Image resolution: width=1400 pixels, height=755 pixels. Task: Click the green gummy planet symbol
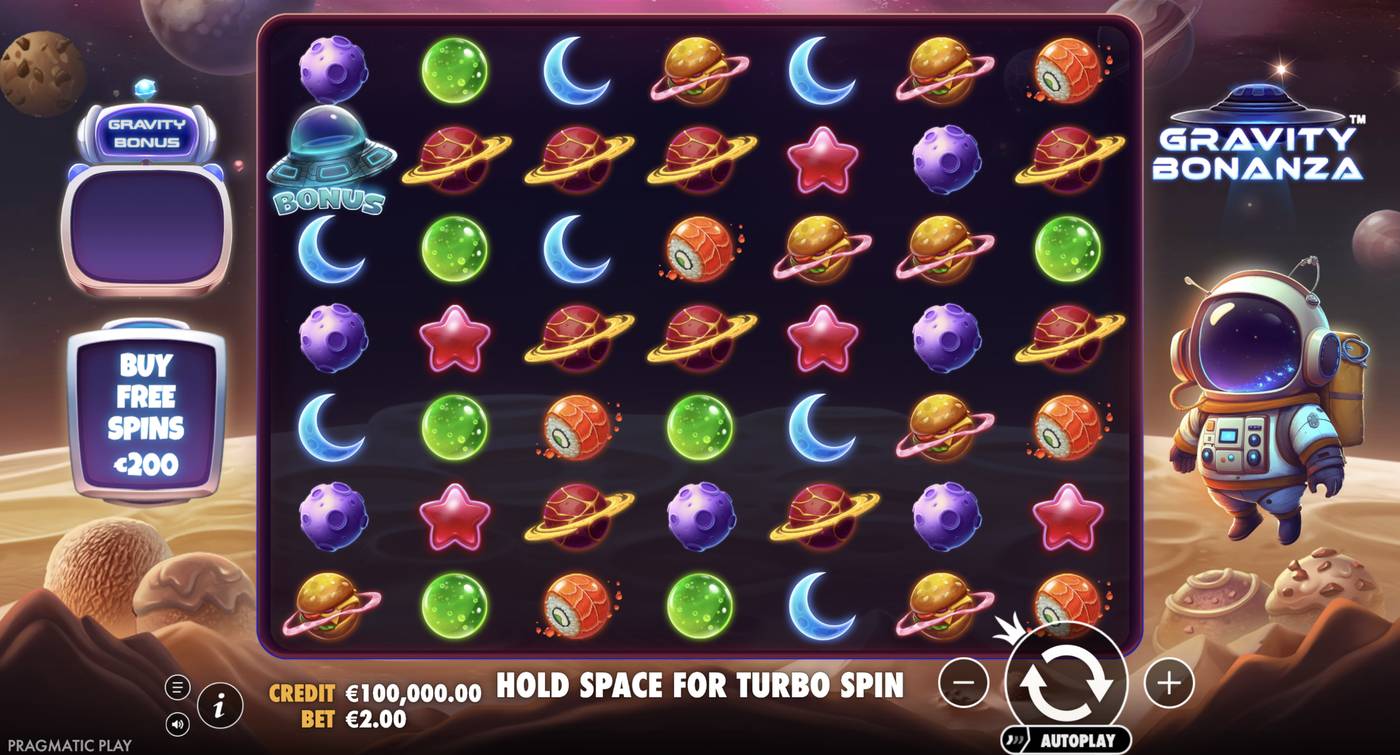coord(455,71)
